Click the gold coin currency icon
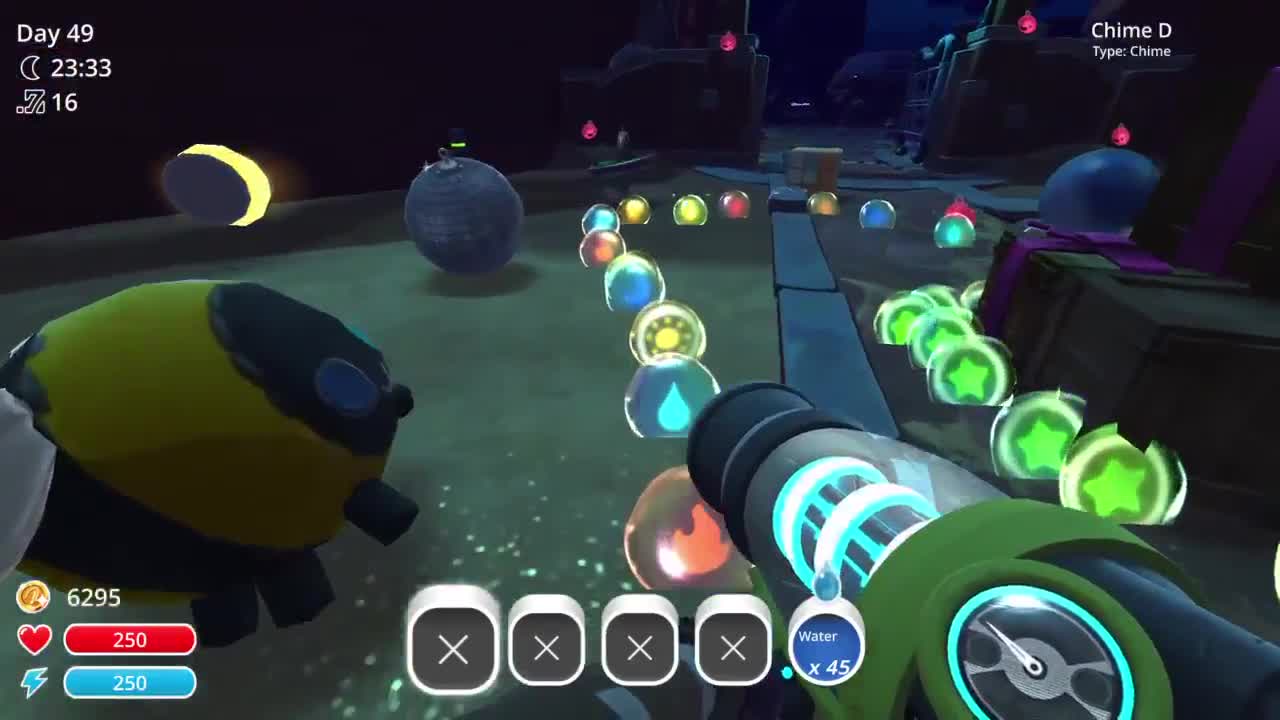Viewport: 1280px width, 720px height. click(33, 598)
